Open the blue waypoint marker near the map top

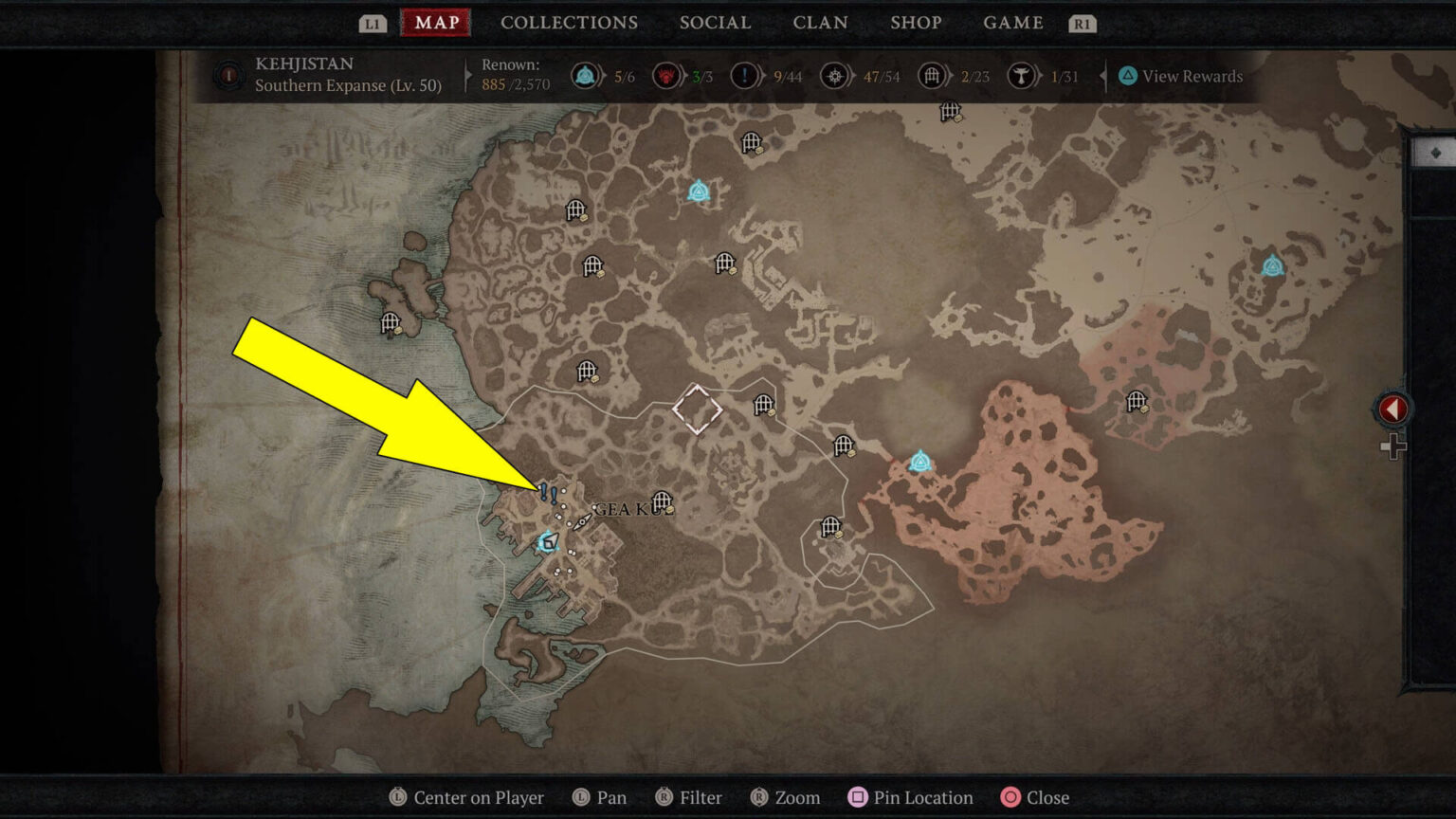[x=700, y=190]
